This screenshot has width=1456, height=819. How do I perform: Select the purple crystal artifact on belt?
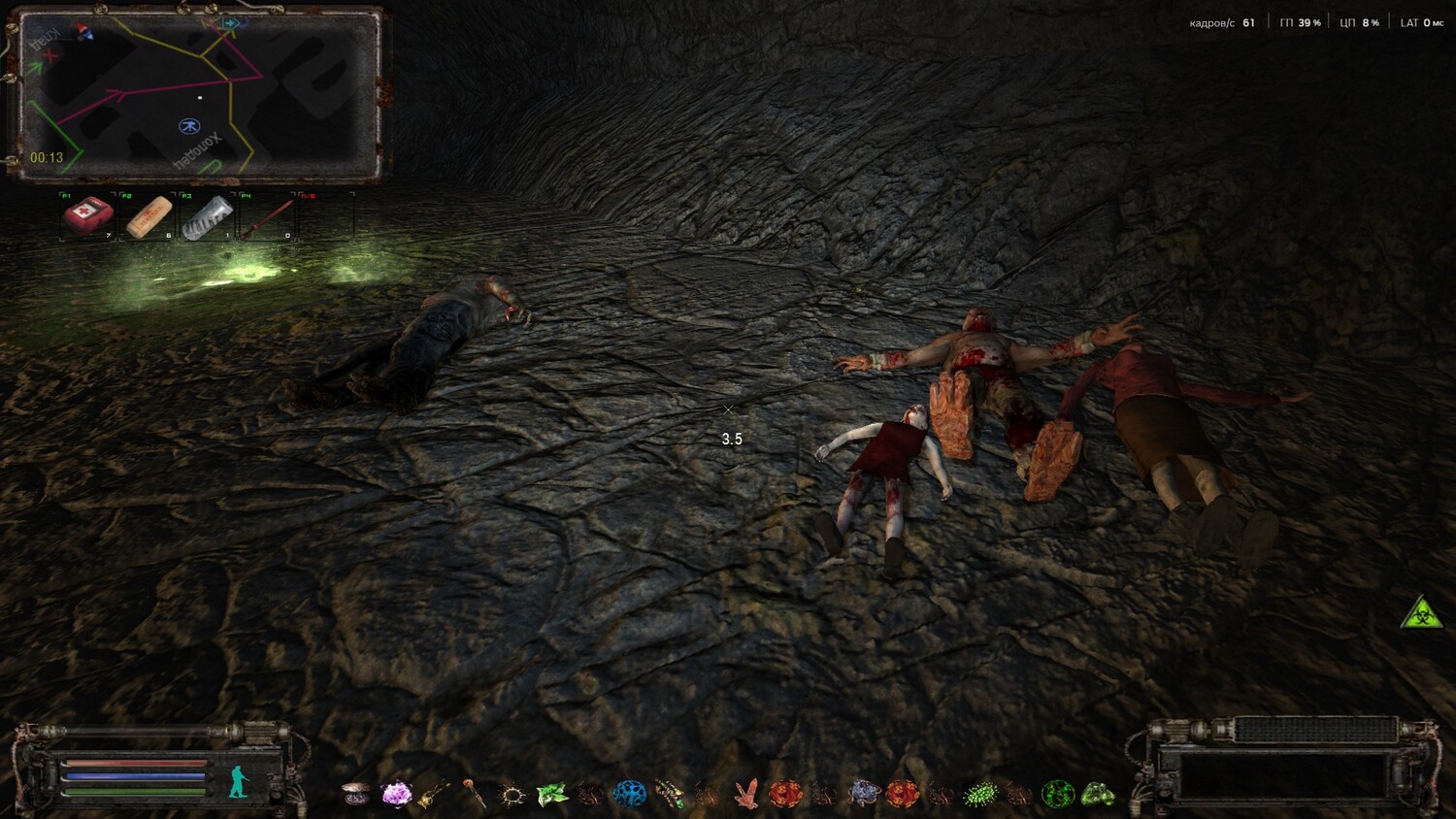[396, 795]
